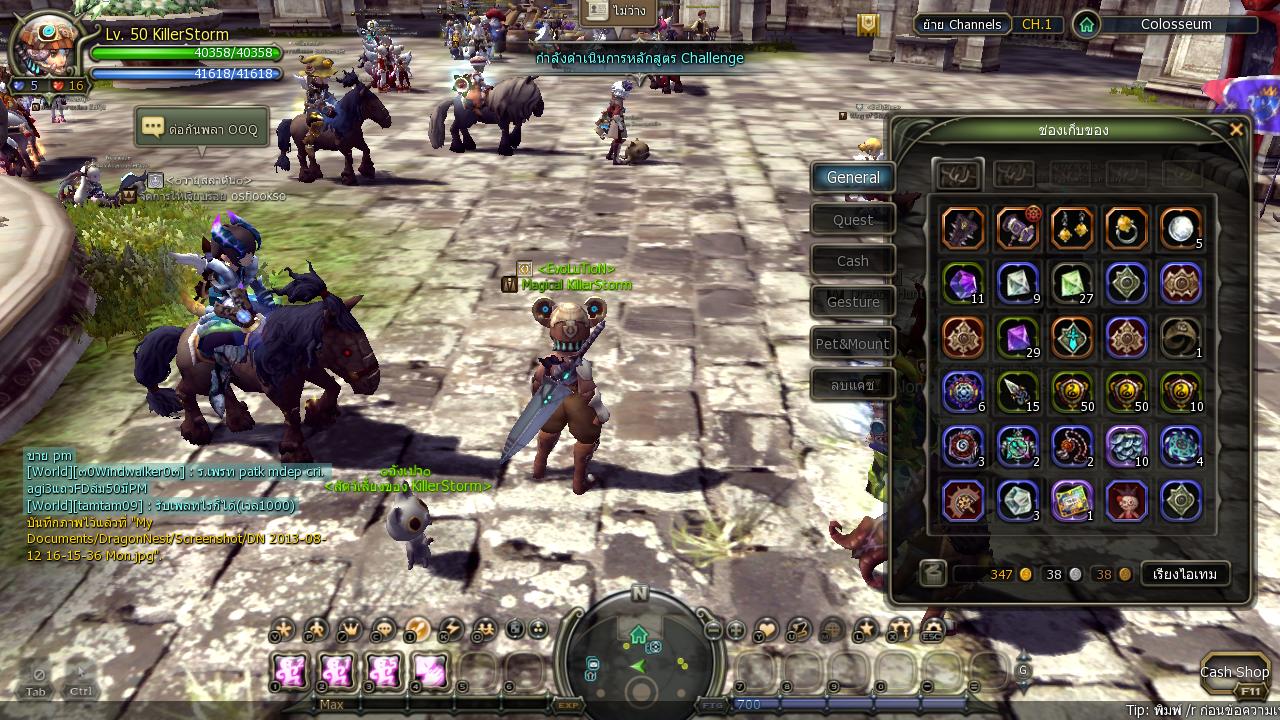
Task: Open the Colosseum location button
Action: [x=1166, y=25]
